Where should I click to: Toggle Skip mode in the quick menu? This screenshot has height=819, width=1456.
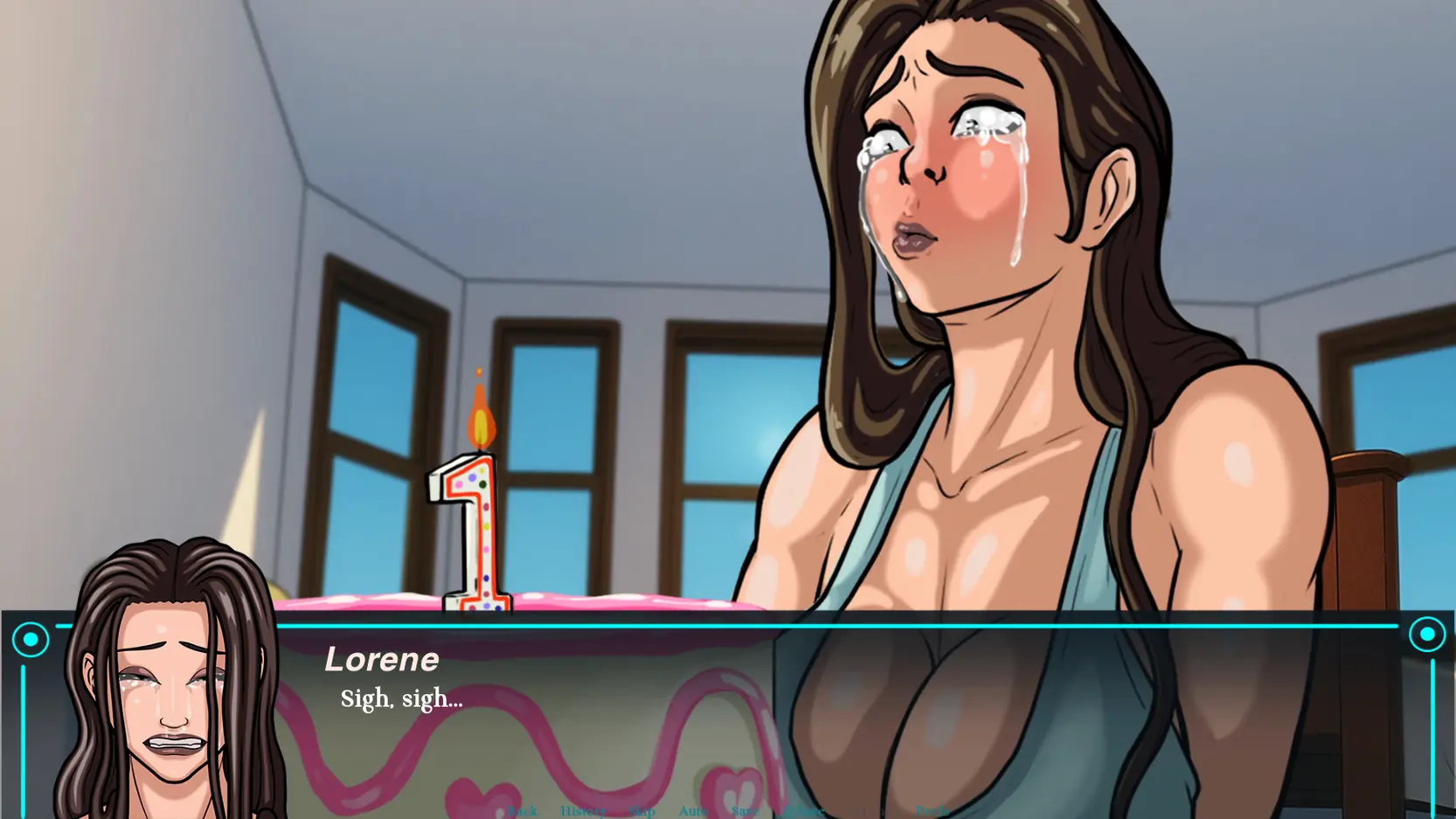coord(642,809)
